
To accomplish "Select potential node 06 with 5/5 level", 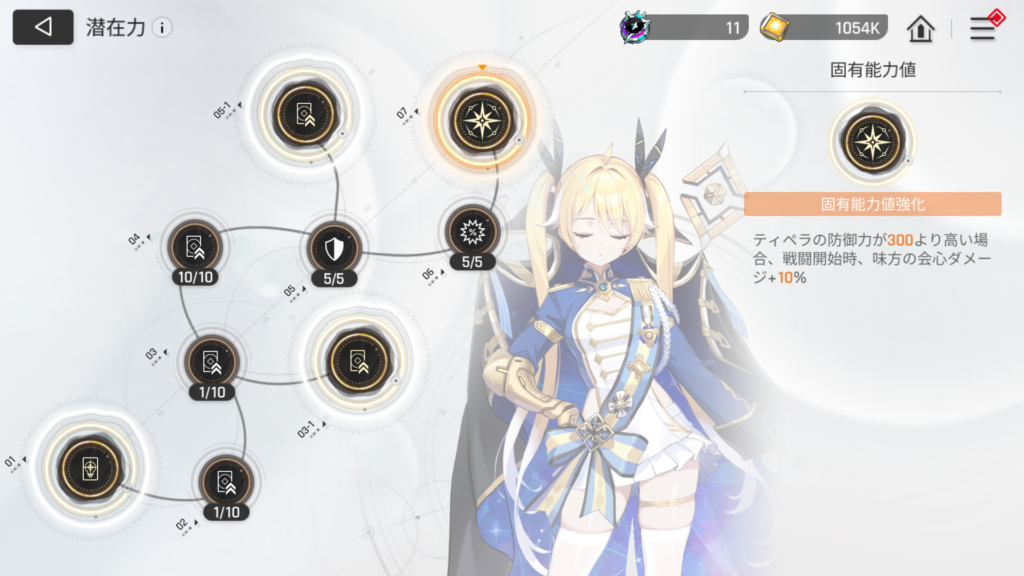I will coord(471,233).
